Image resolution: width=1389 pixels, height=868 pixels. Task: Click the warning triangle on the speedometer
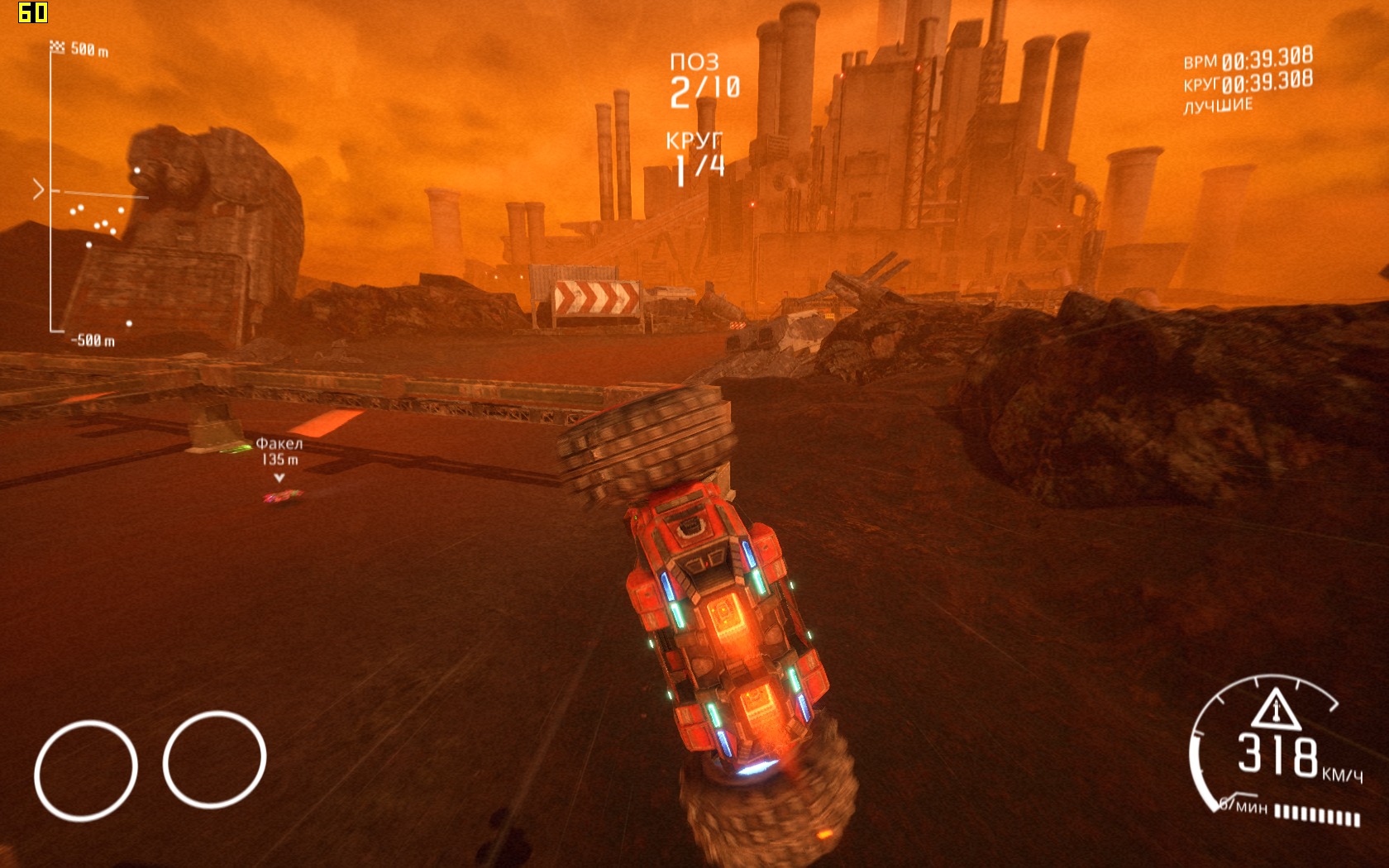click(1275, 710)
